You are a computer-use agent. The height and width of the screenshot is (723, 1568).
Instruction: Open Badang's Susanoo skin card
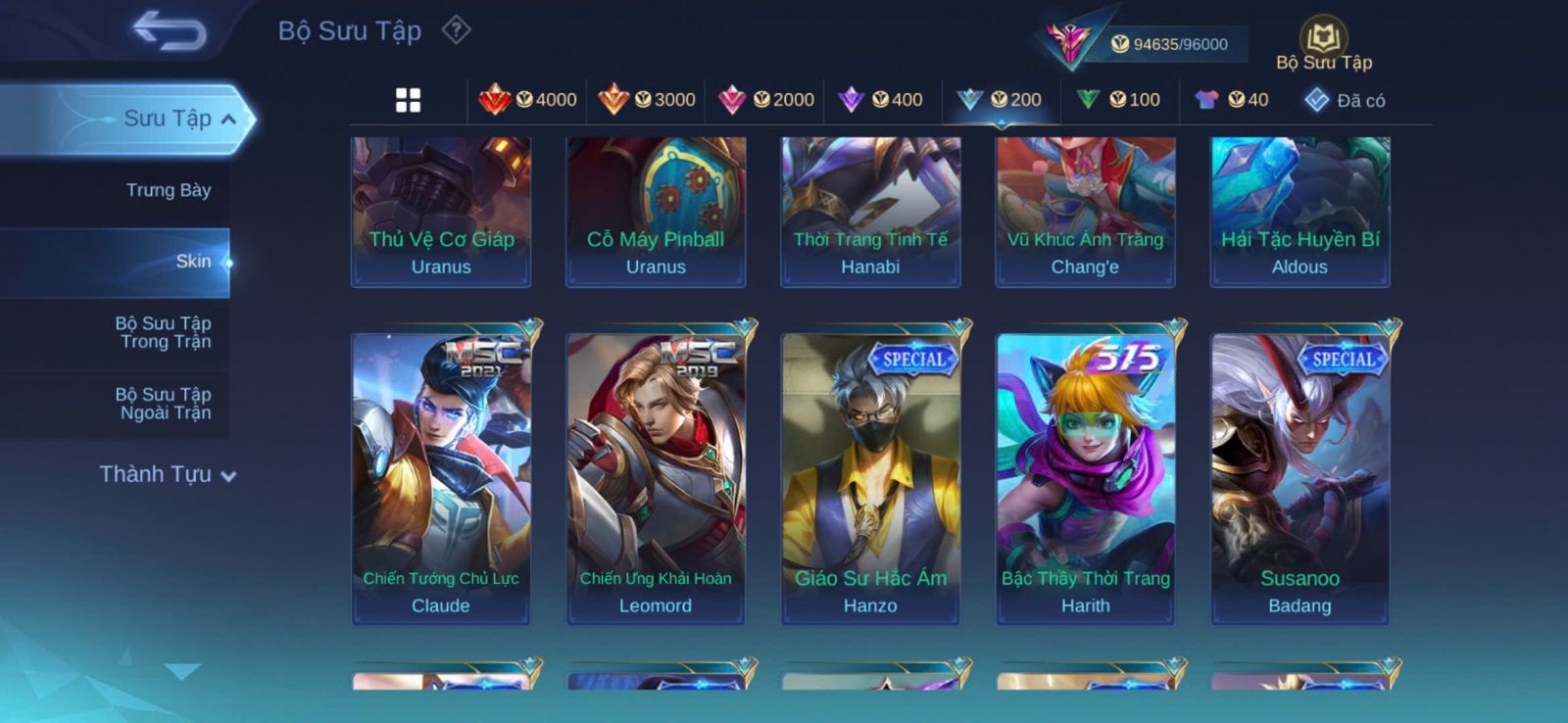1299,478
